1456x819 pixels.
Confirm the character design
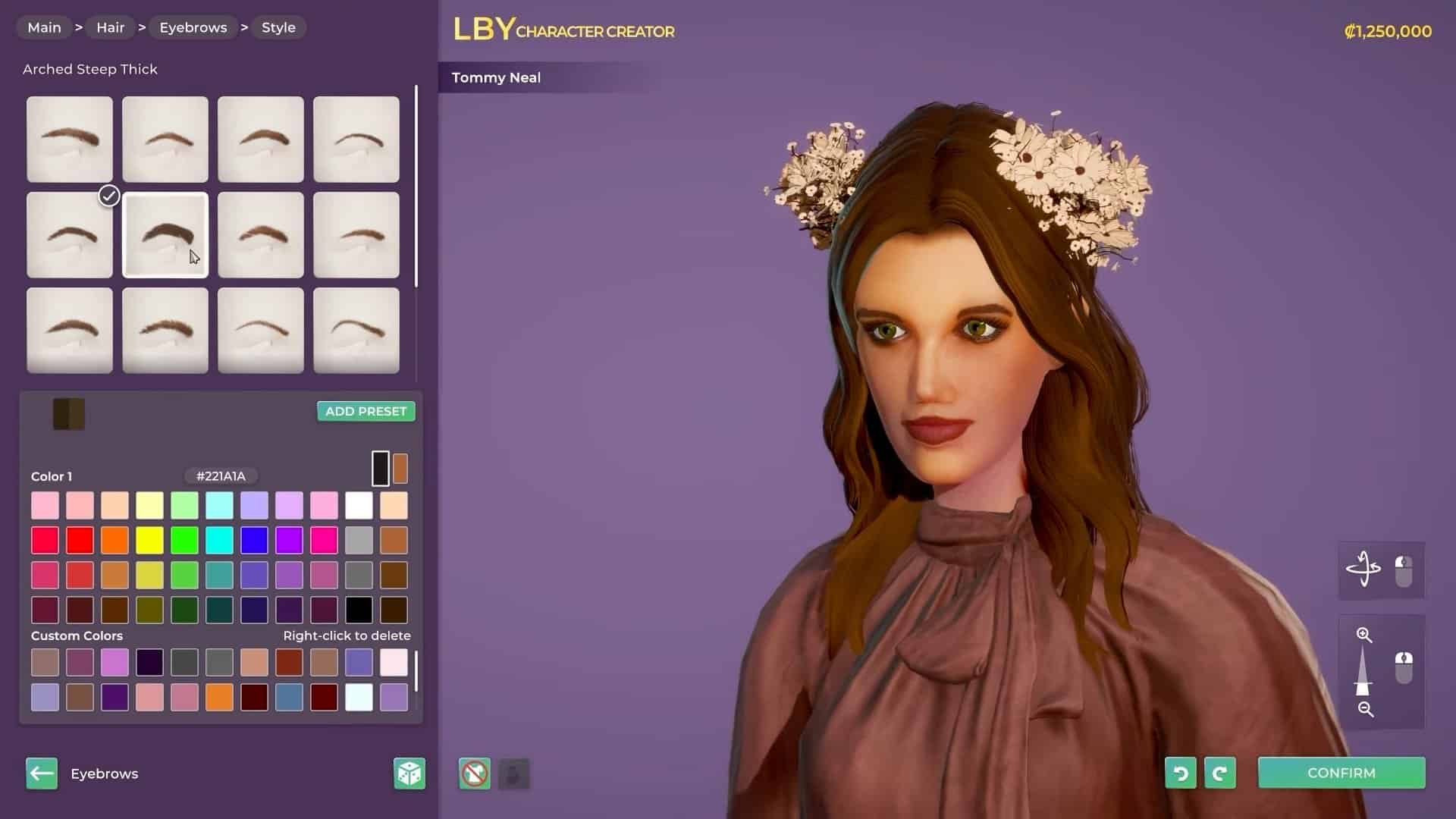pyautogui.click(x=1341, y=773)
